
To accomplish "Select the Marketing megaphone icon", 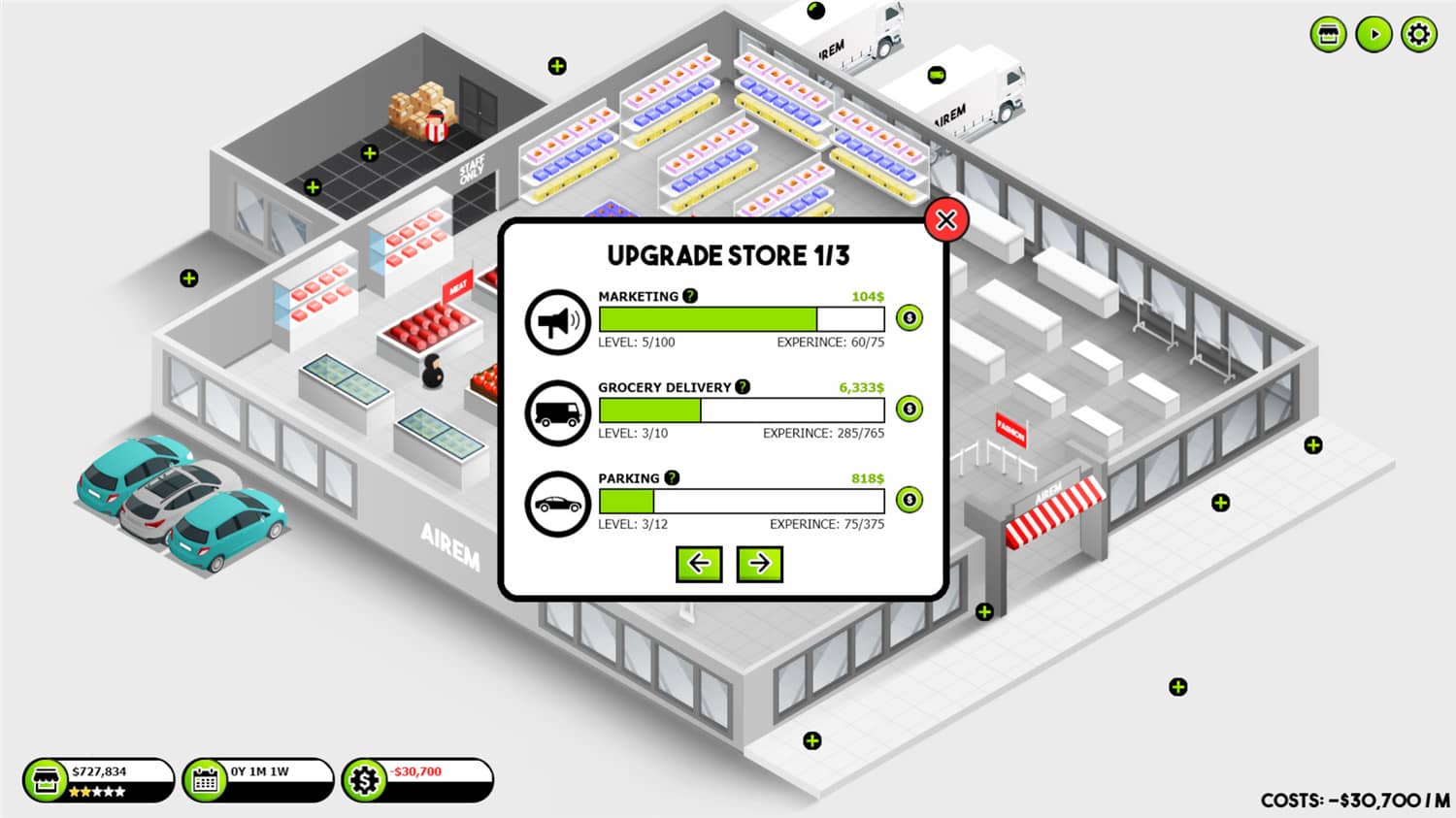I will pos(556,321).
